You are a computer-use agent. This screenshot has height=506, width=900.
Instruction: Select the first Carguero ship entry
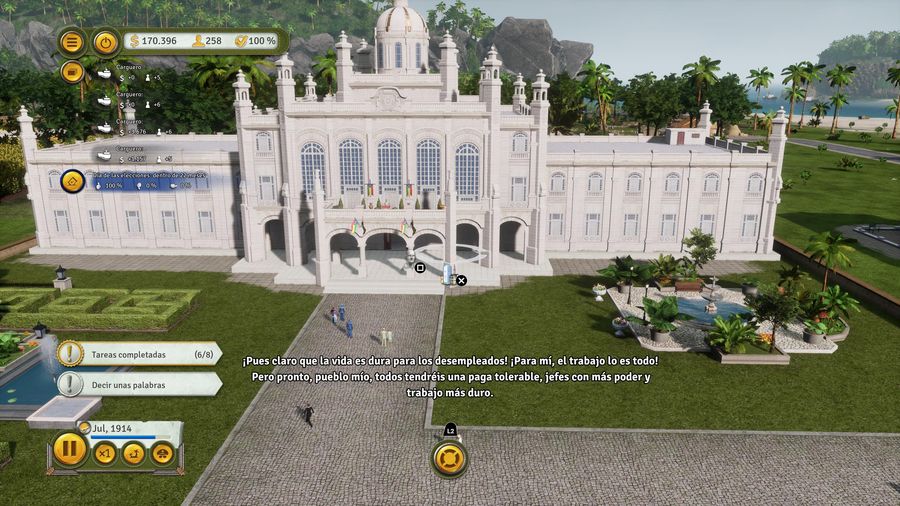105,73
